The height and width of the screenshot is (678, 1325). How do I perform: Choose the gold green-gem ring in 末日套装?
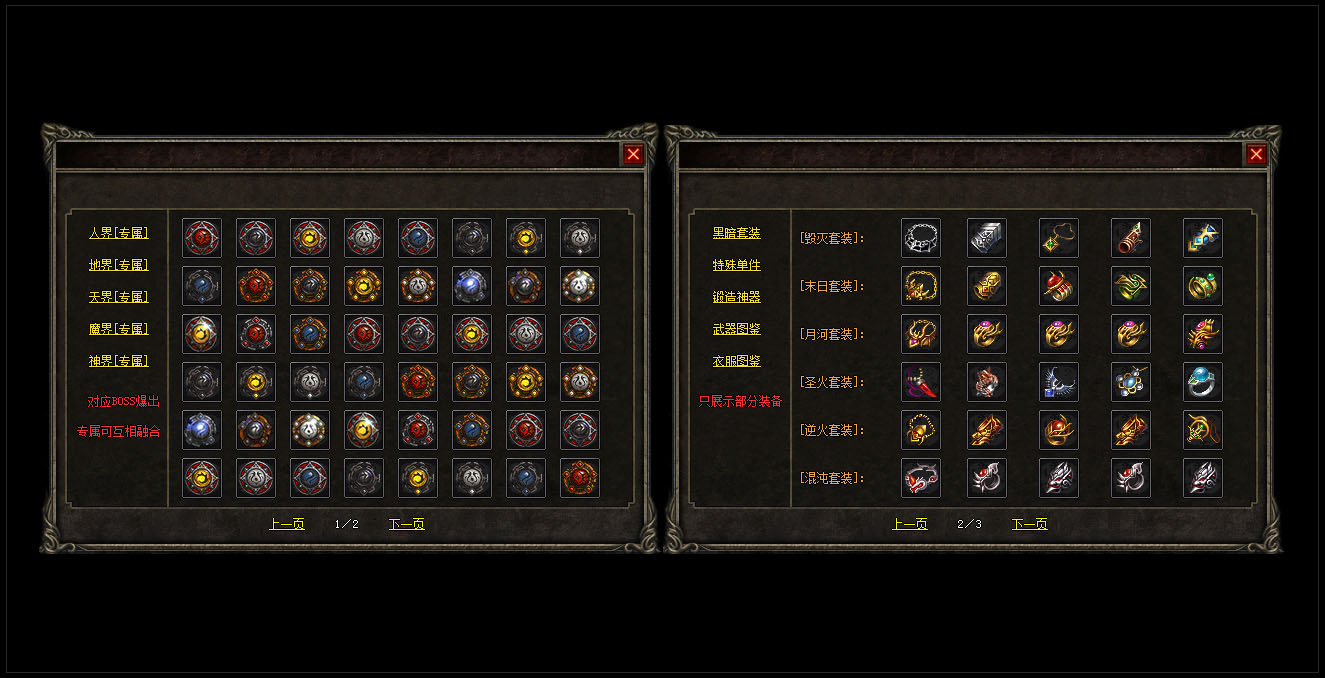1202,286
